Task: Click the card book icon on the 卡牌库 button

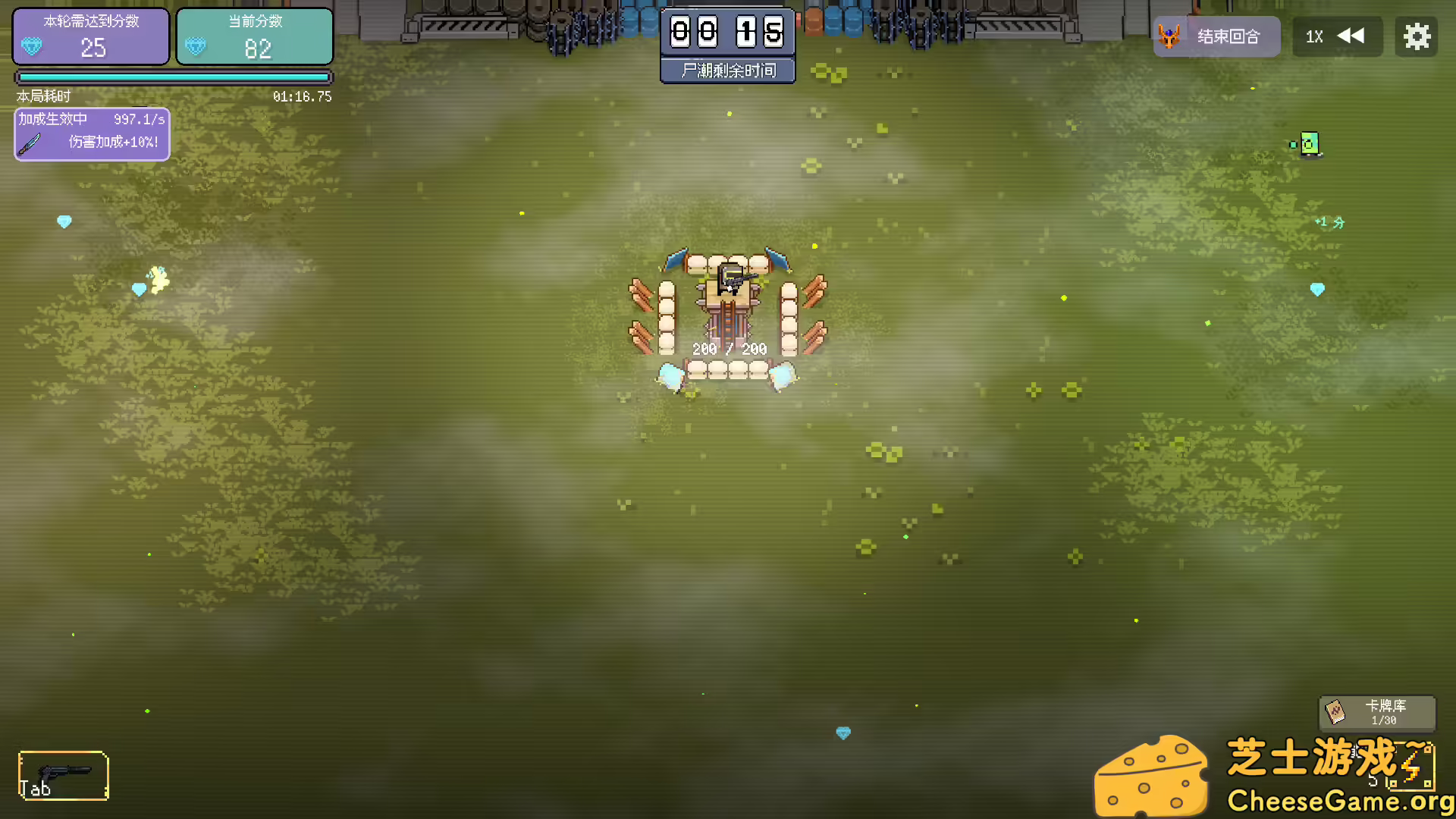Action: coord(1333,713)
